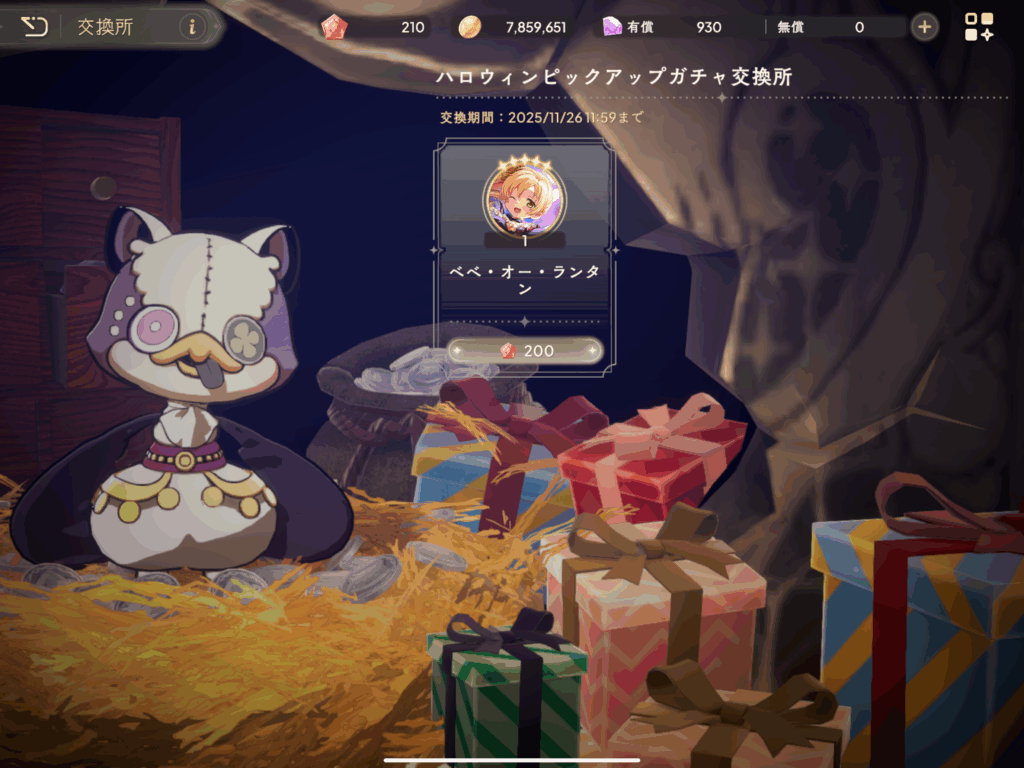Go back using the return arrow
The image size is (1024, 768).
[x=34, y=26]
